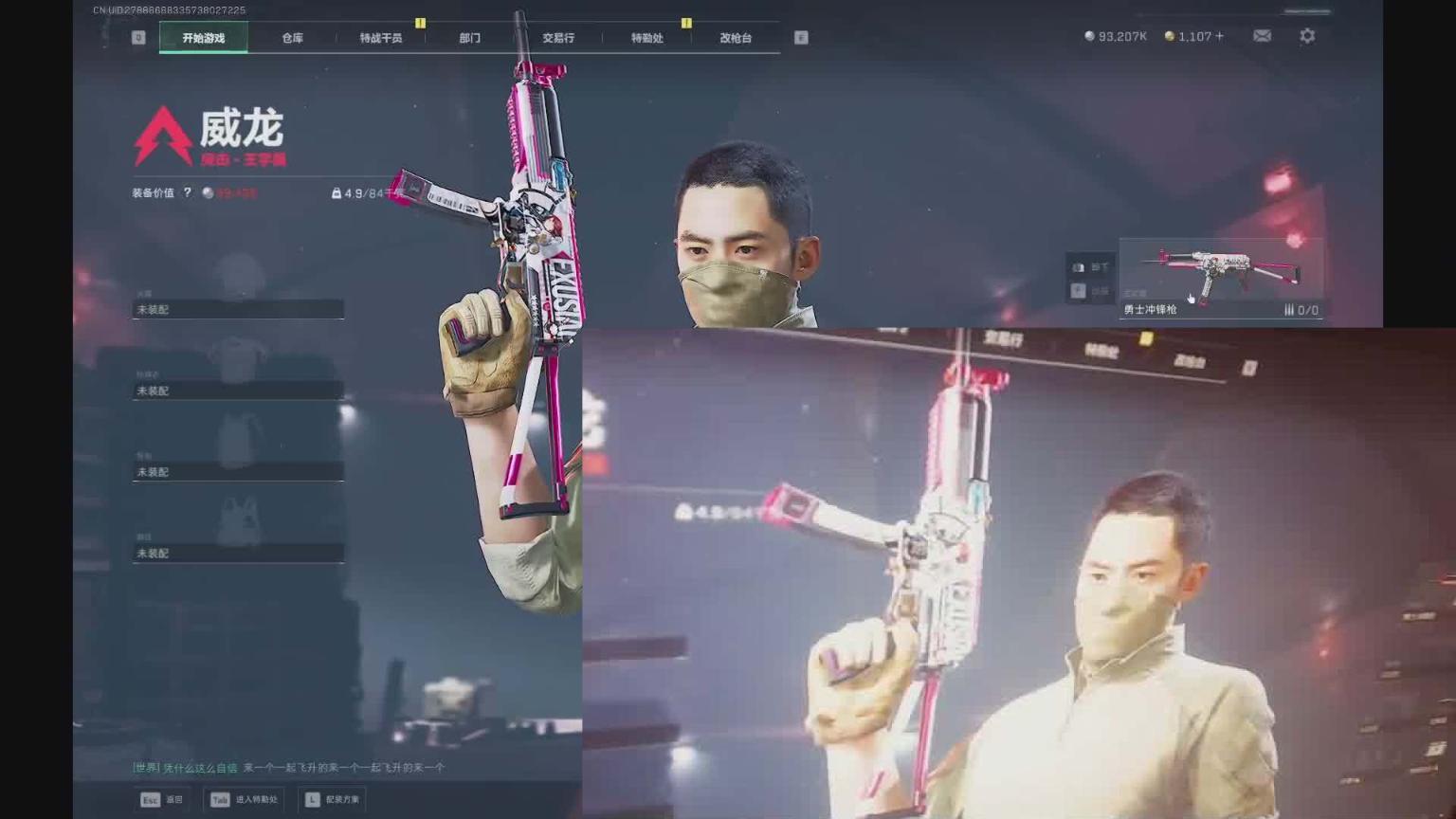The image size is (1456, 819).
Task: Show the 装备价值 question mark help
Action: click(188, 192)
